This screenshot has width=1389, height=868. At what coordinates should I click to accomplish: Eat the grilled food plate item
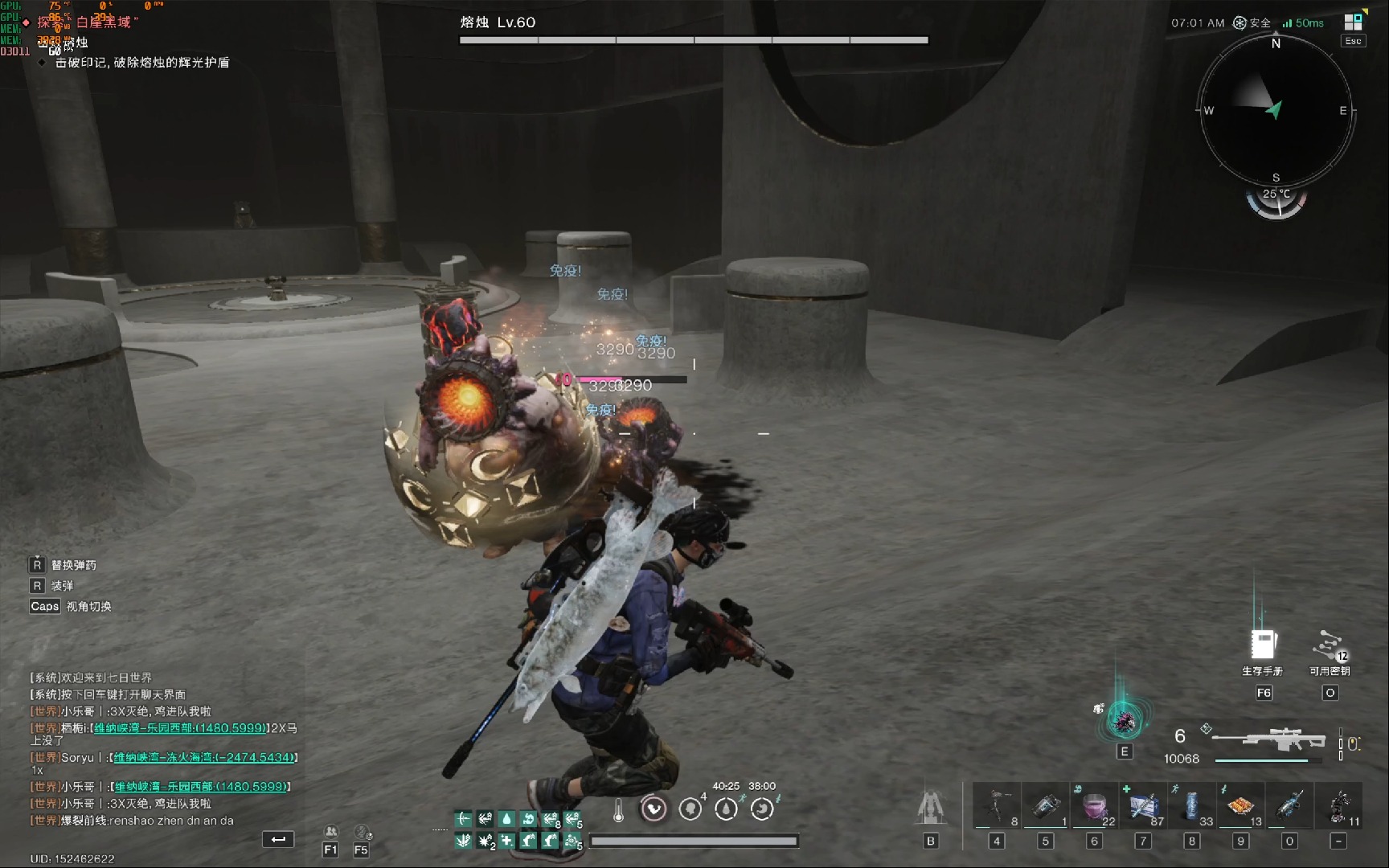[1240, 805]
